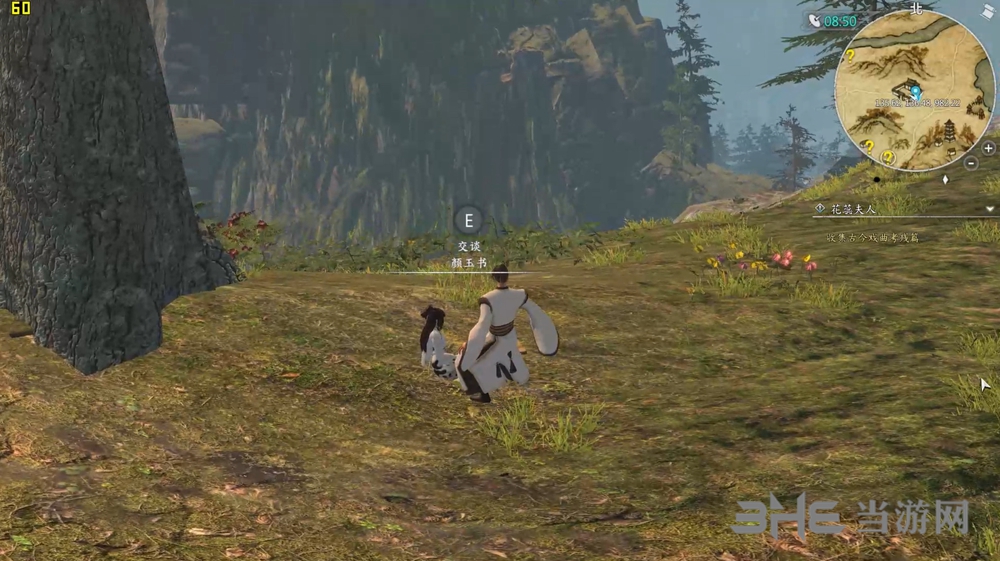Click the satellite dish icon beside the clock
Viewport: 1000px width, 561px height.
[814, 21]
